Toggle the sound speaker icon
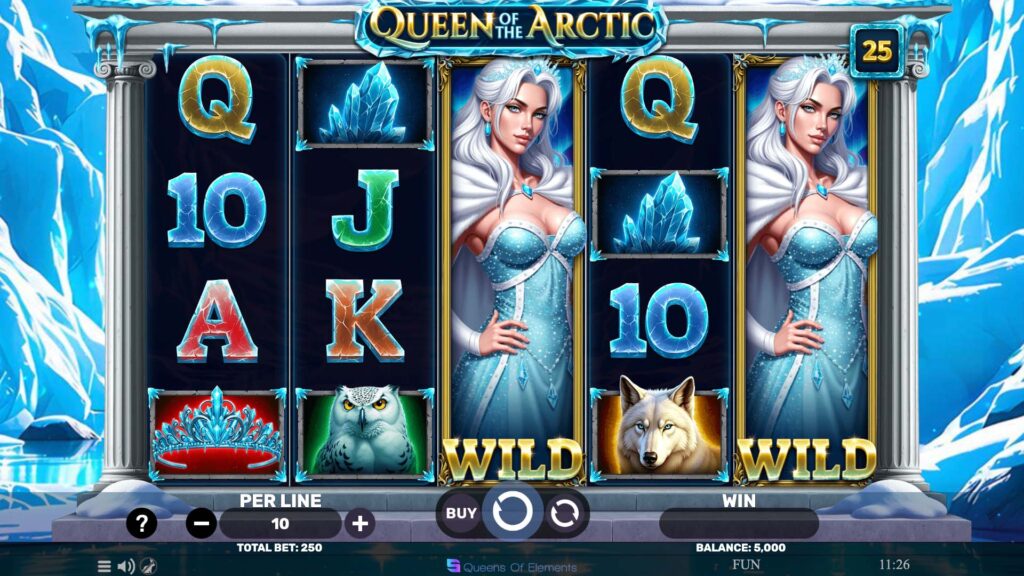The height and width of the screenshot is (576, 1024). click(126, 566)
